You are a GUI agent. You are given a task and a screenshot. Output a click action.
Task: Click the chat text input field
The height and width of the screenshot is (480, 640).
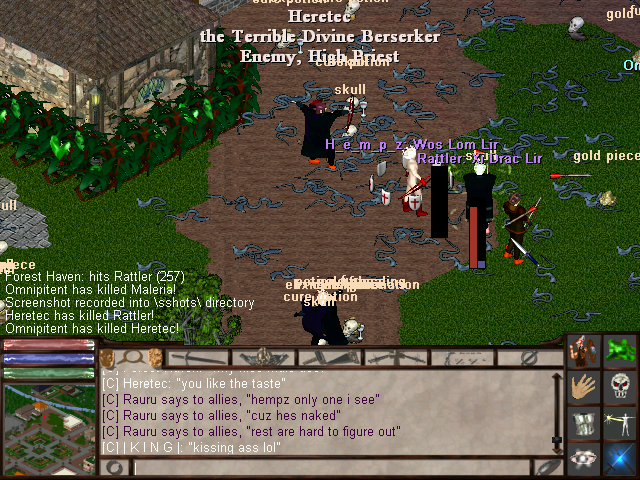(x=330, y=467)
